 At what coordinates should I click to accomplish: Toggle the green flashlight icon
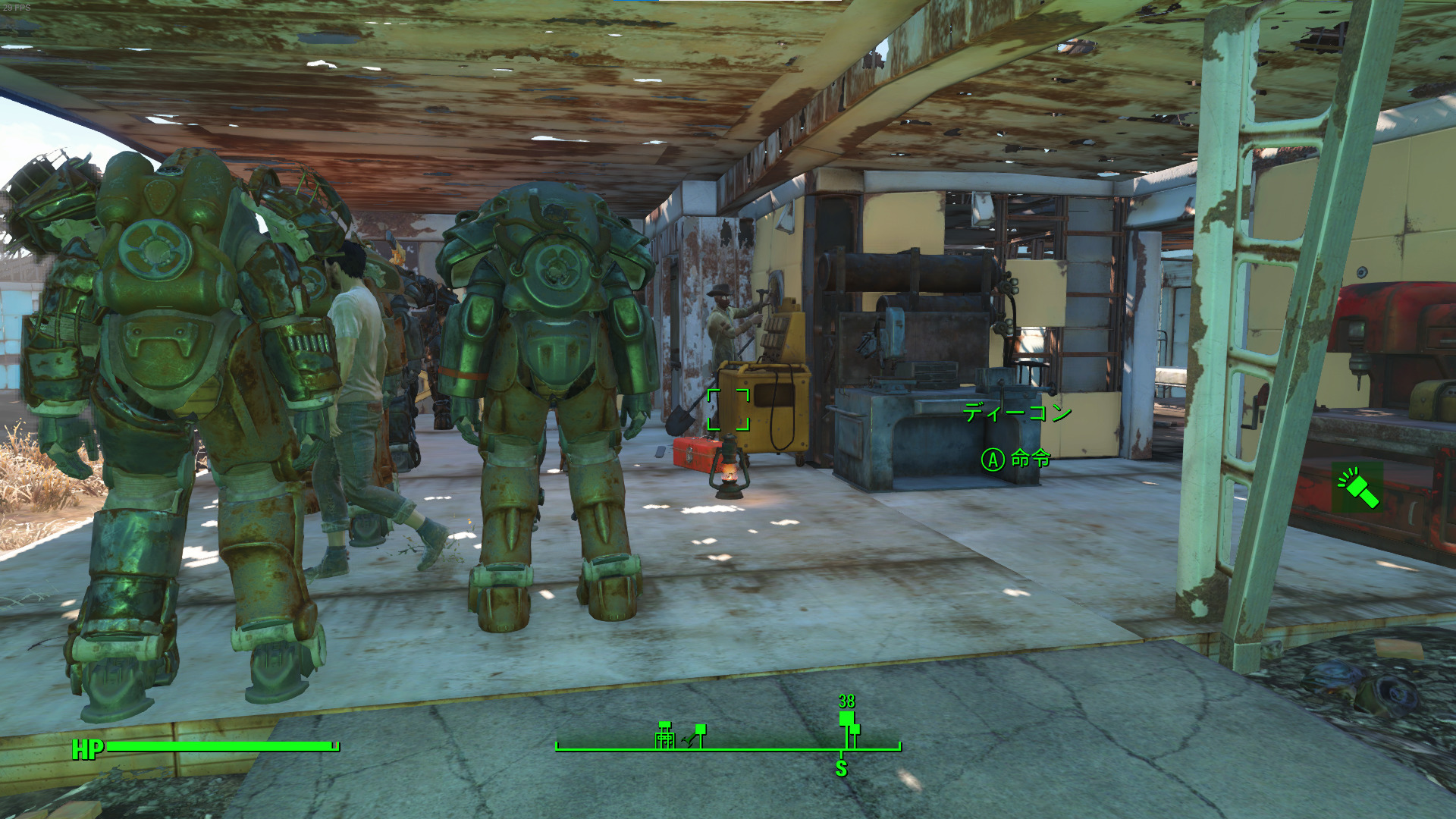(1357, 488)
